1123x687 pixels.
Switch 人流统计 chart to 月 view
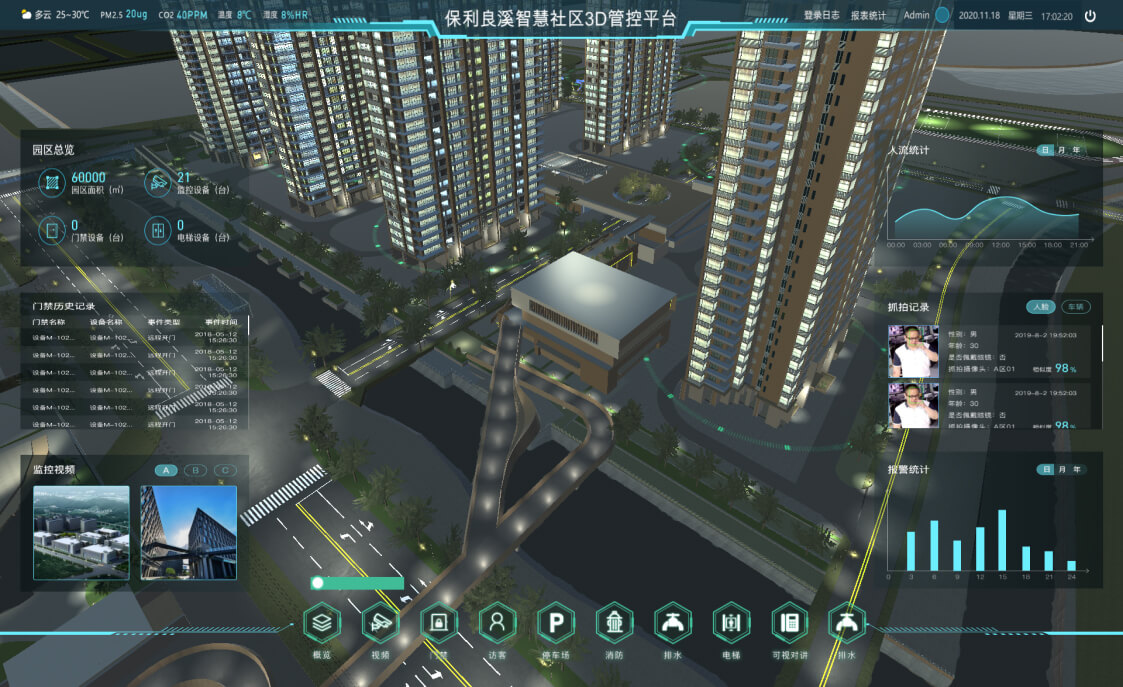click(x=1061, y=150)
